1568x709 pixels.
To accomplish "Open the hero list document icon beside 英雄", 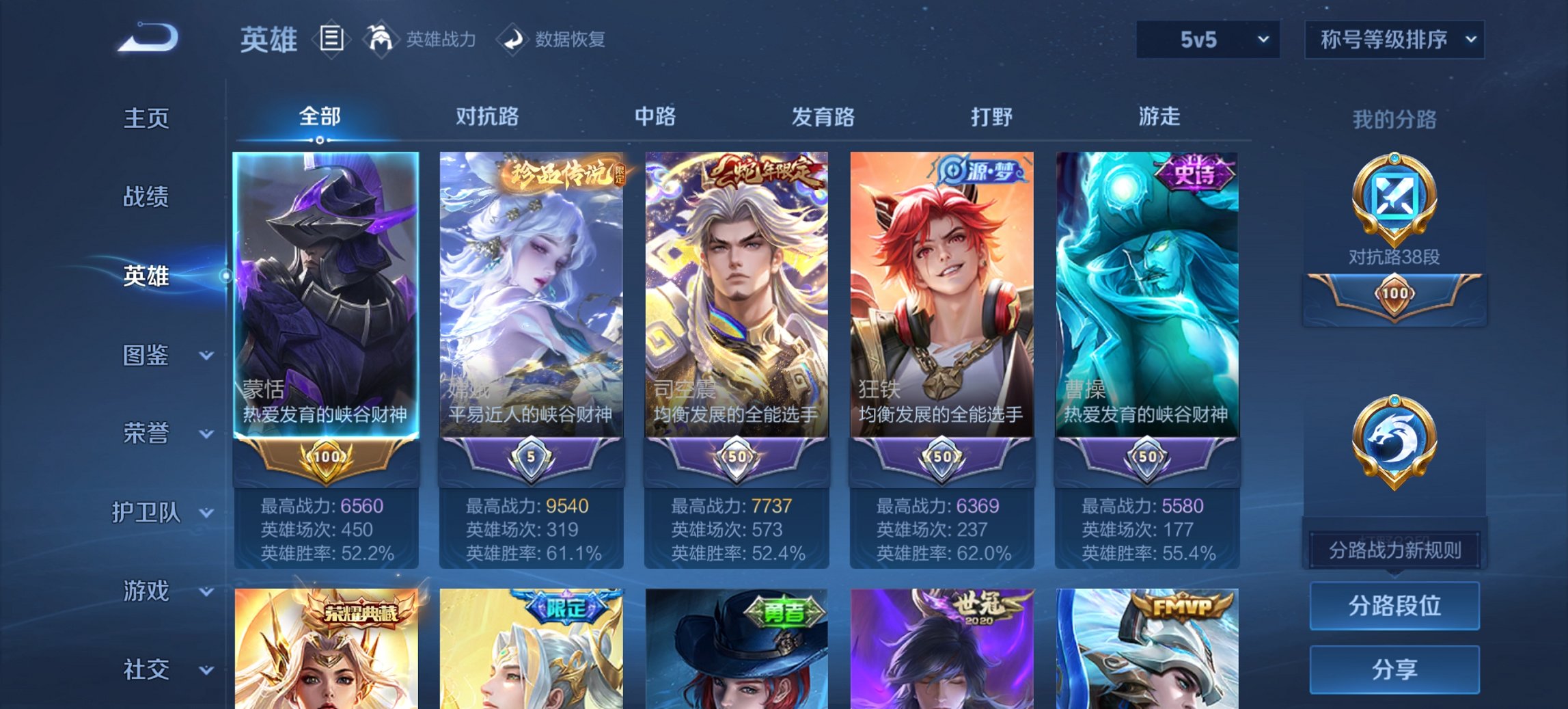I will [331, 39].
